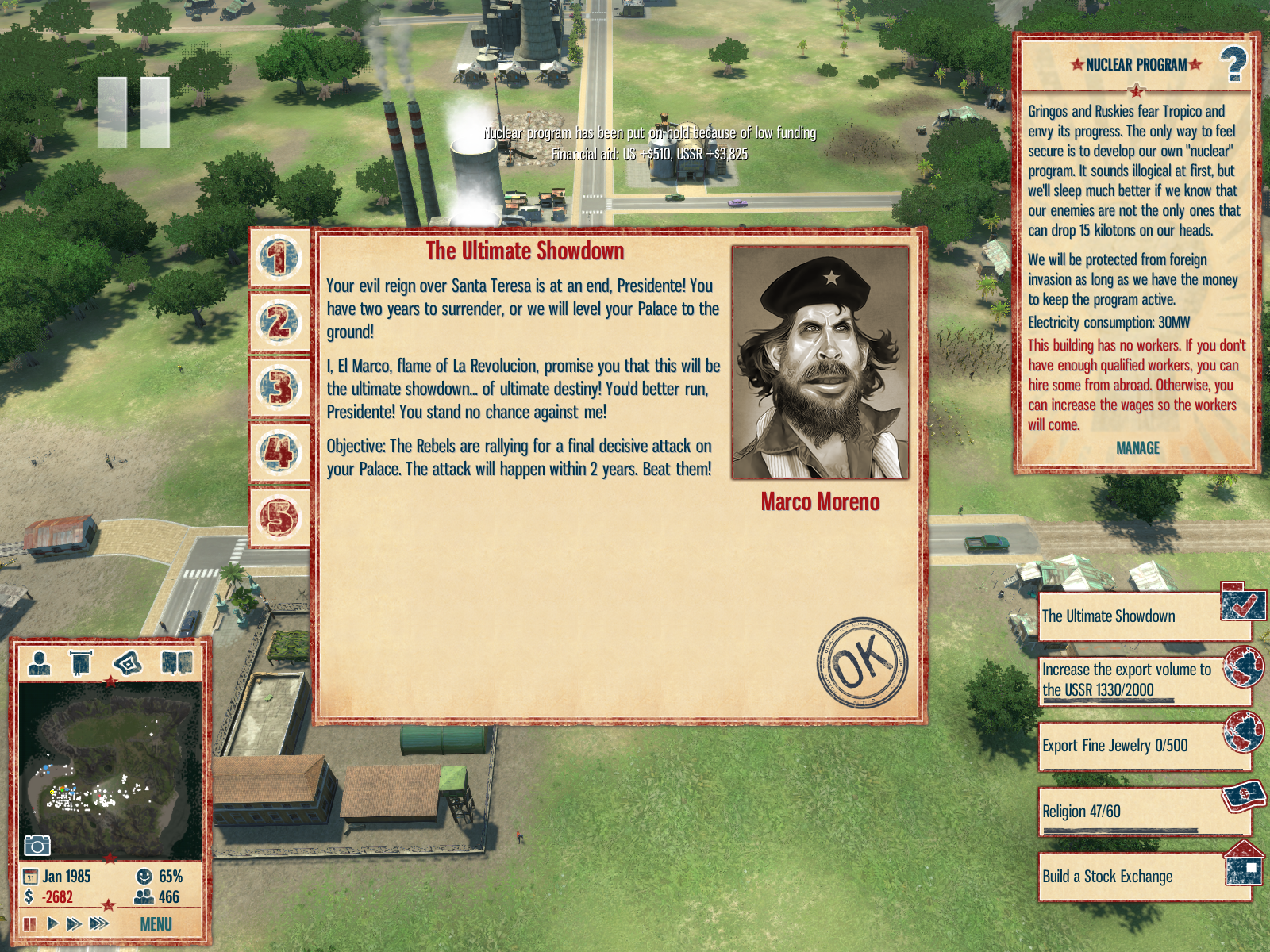Open the MENU in the bottom-left panel
Image resolution: width=1270 pixels, height=952 pixels.
coord(156,924)
